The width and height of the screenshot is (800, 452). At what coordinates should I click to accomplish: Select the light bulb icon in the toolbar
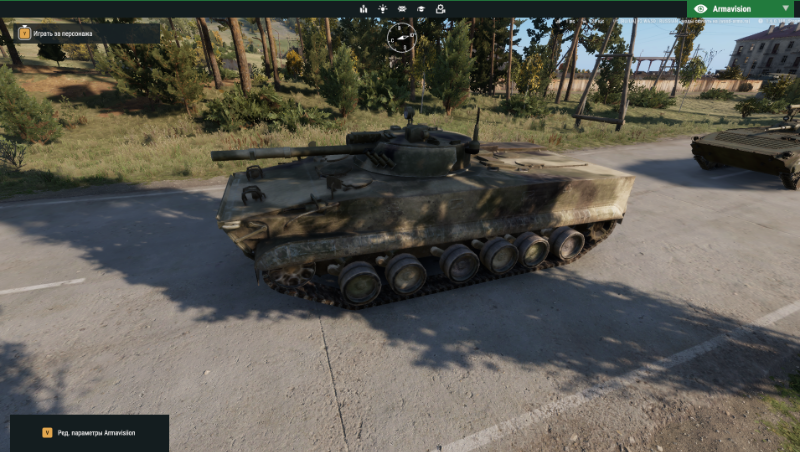(x=382, y=9)
